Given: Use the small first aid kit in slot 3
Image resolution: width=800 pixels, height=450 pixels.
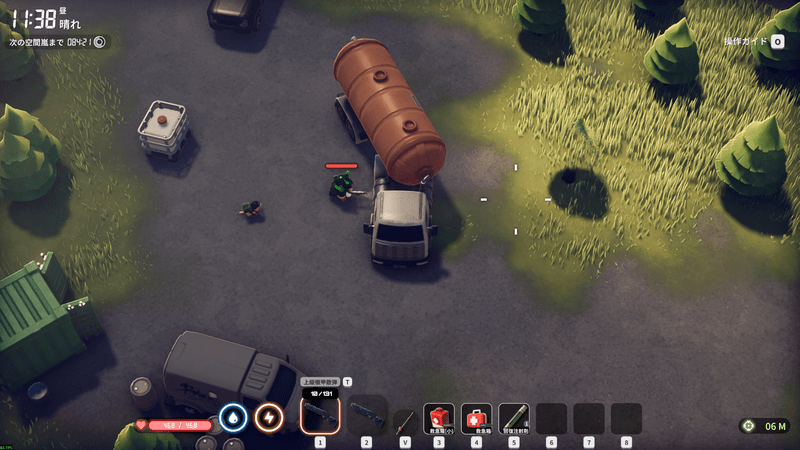Looking at the screenshot, I should (439, 417).
